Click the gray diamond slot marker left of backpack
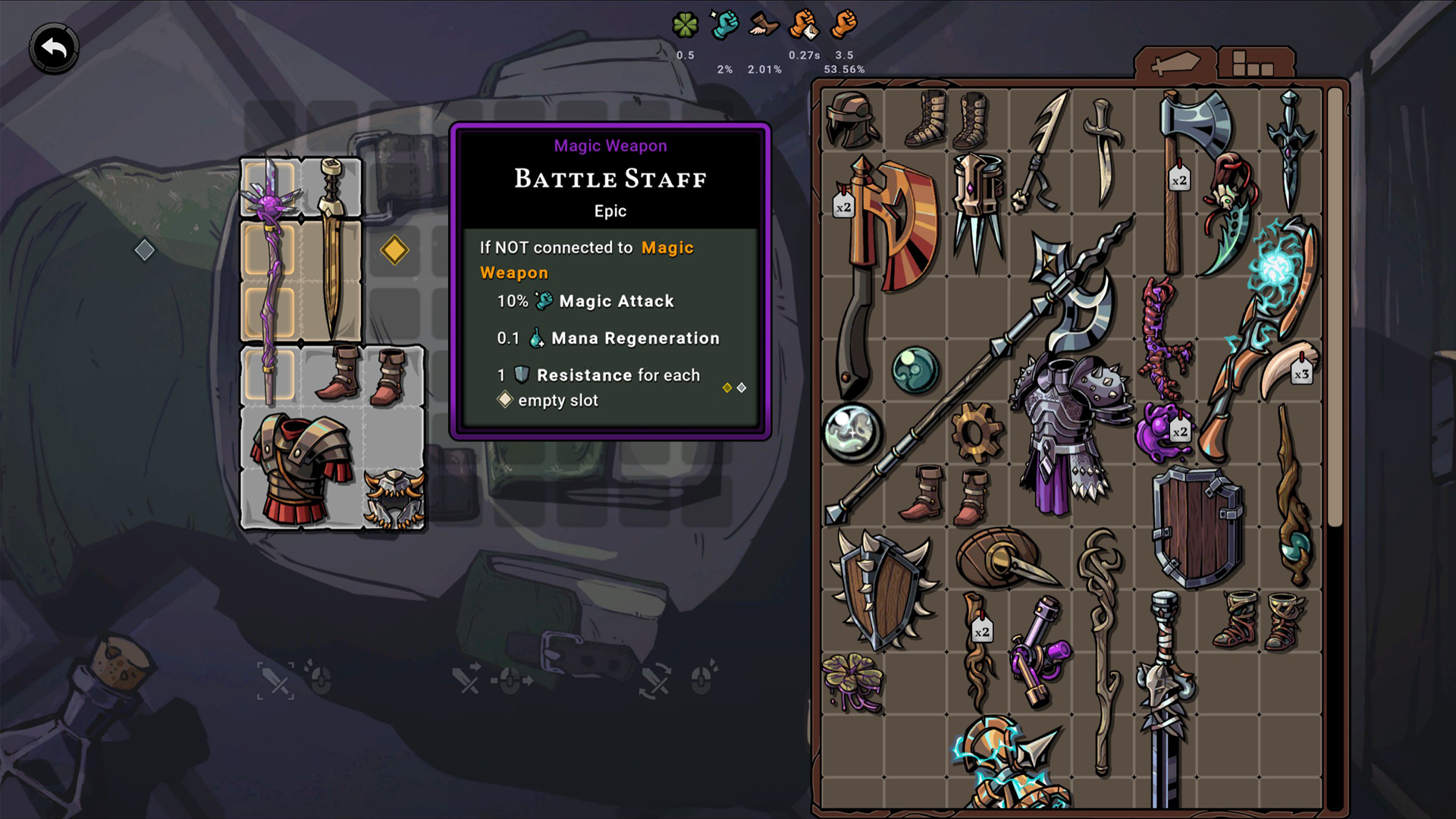The image size is (1456, 819). coord(145,249)
